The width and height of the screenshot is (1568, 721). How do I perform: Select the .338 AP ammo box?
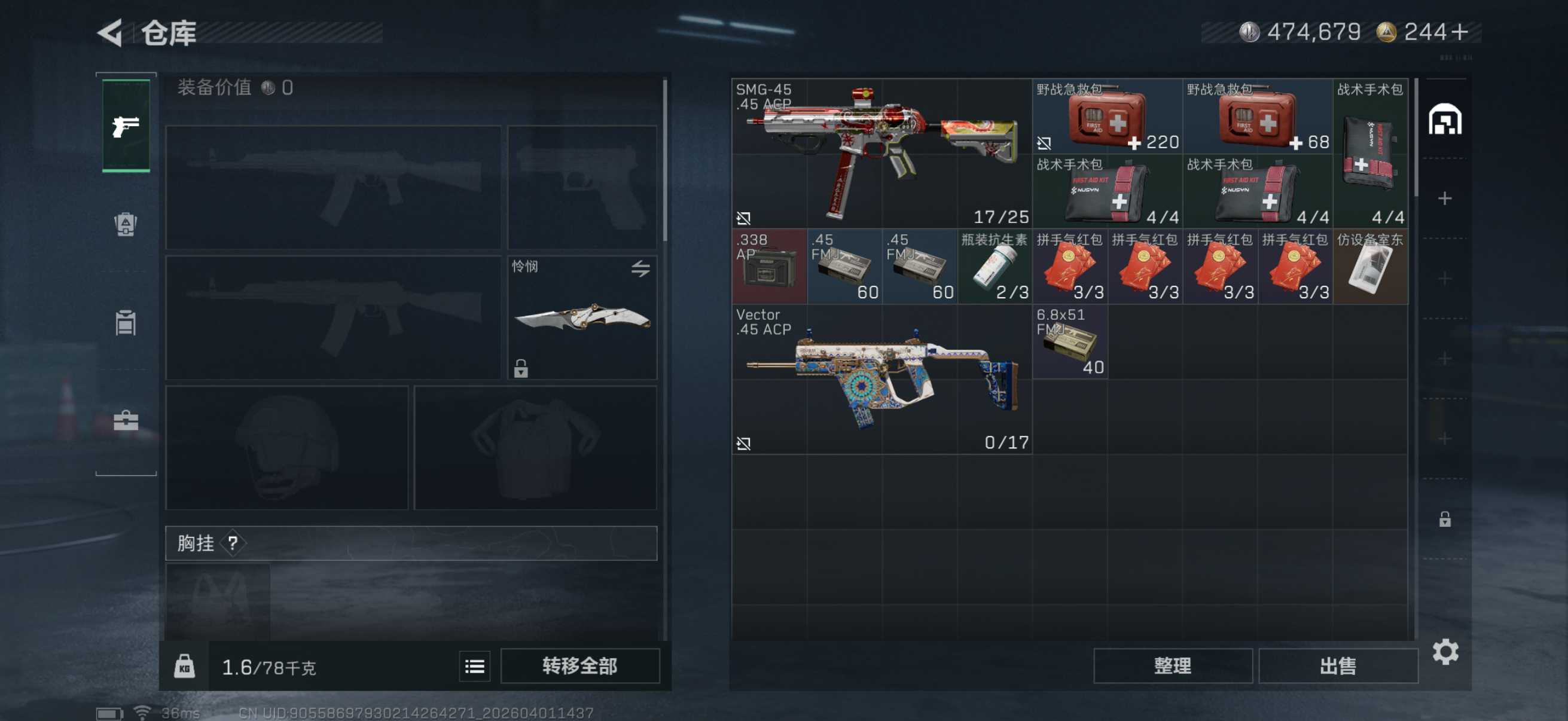pyautogui.click(x=769, y=267)
